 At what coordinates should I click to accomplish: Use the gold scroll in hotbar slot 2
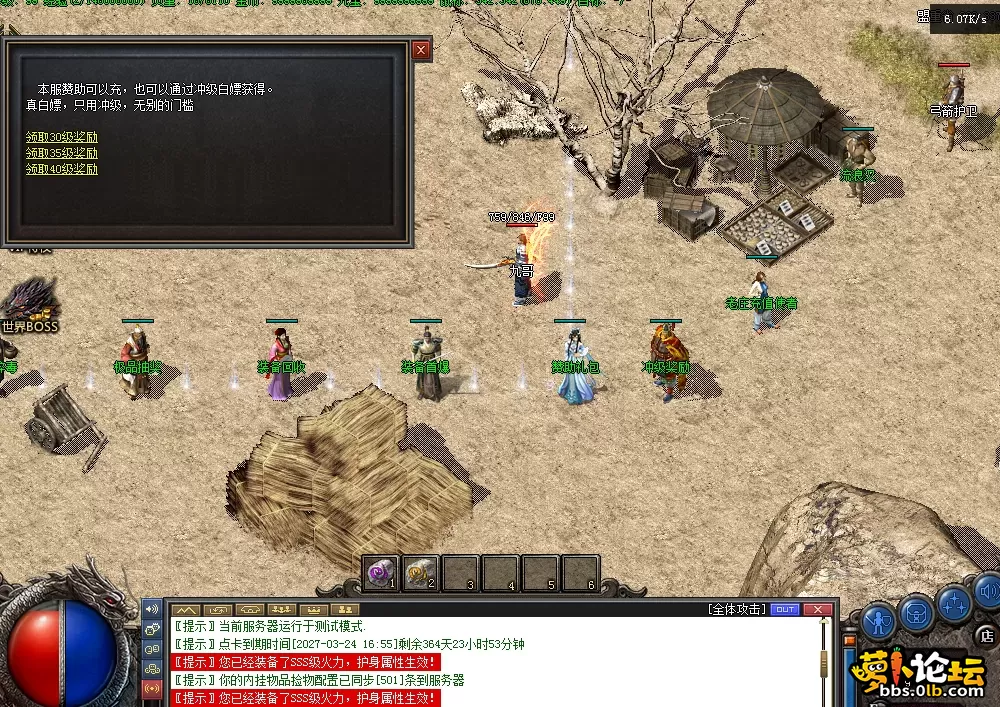(420, 572)
